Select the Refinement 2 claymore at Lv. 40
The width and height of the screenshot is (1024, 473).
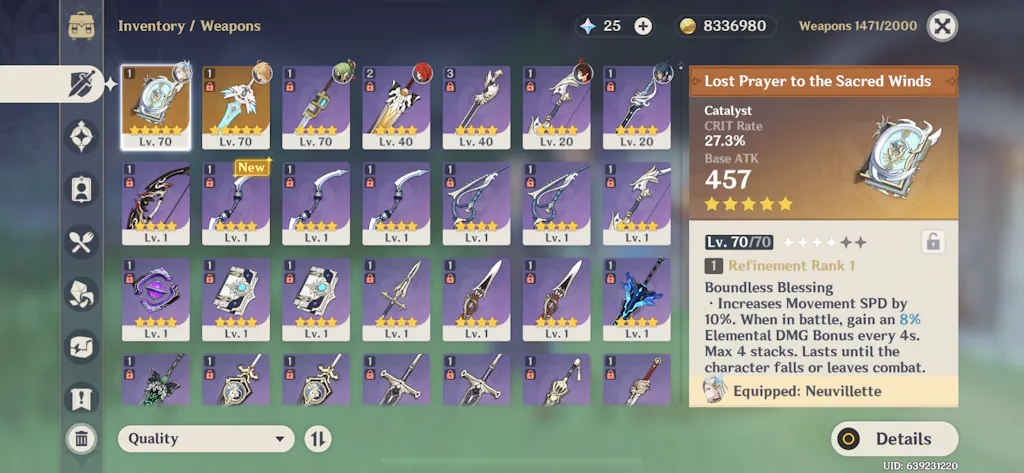point(396,107)
